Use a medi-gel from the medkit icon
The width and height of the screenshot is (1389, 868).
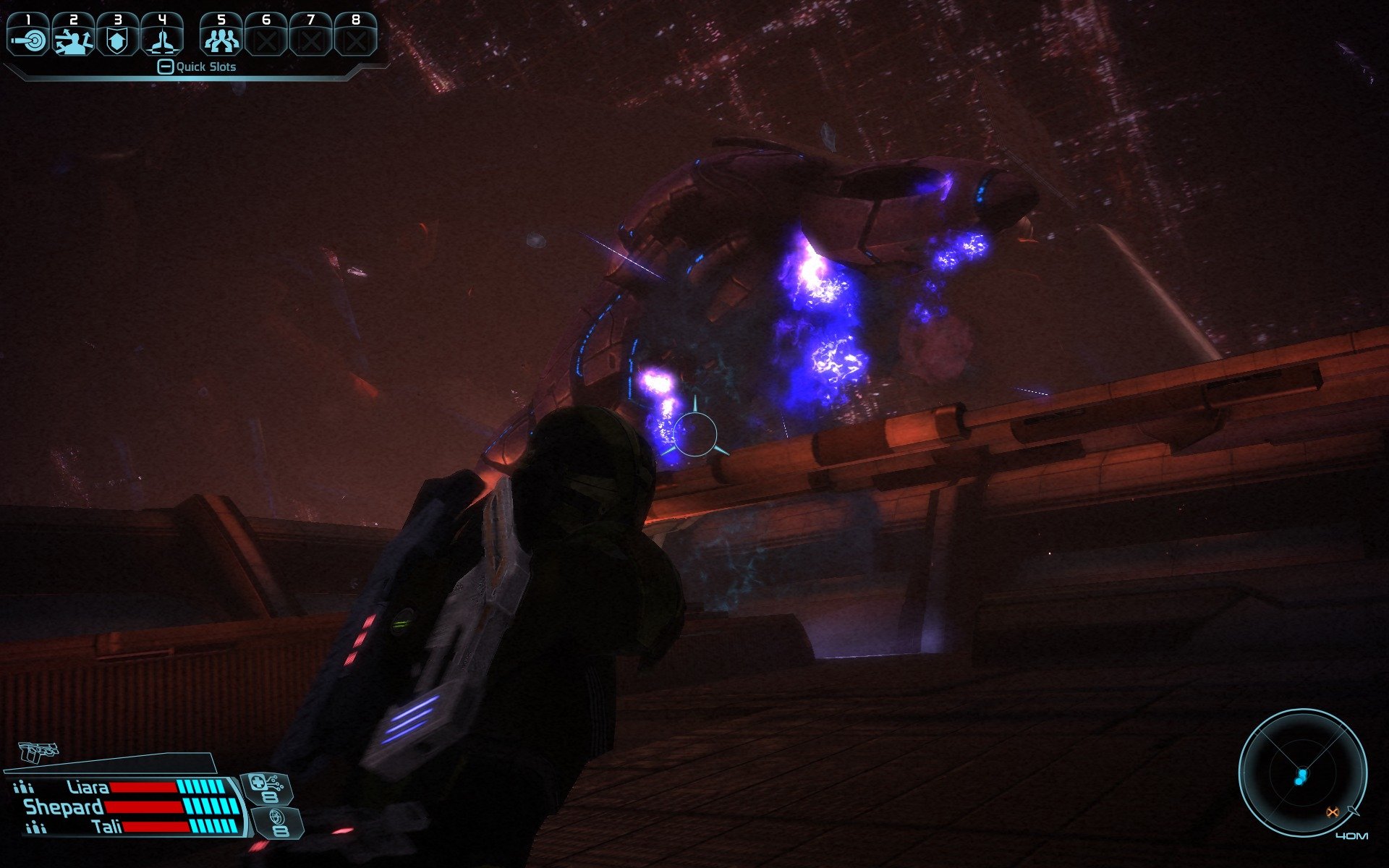pyautogui.click(x=266, y=788)
